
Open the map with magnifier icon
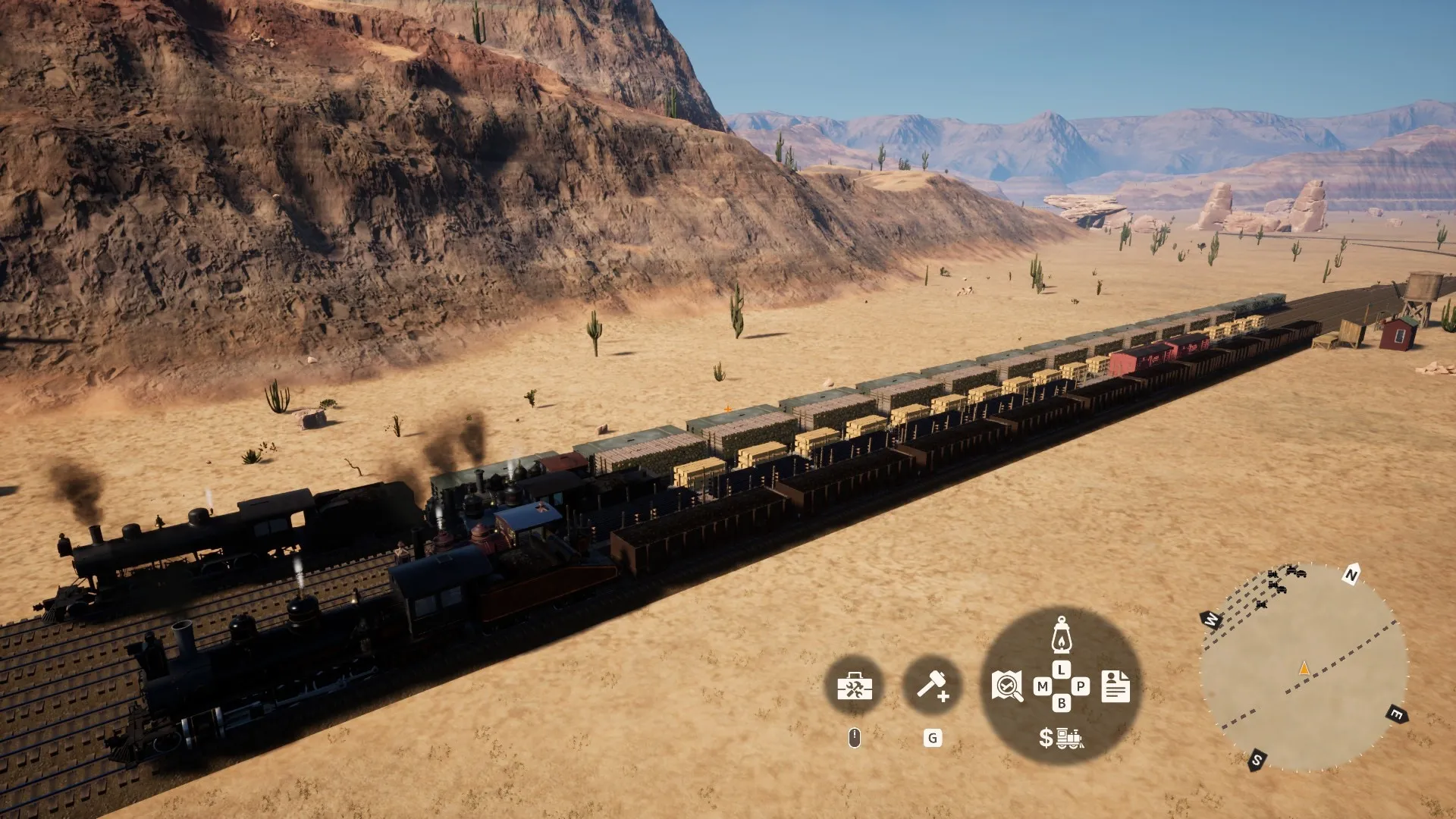pos(1007,686)
